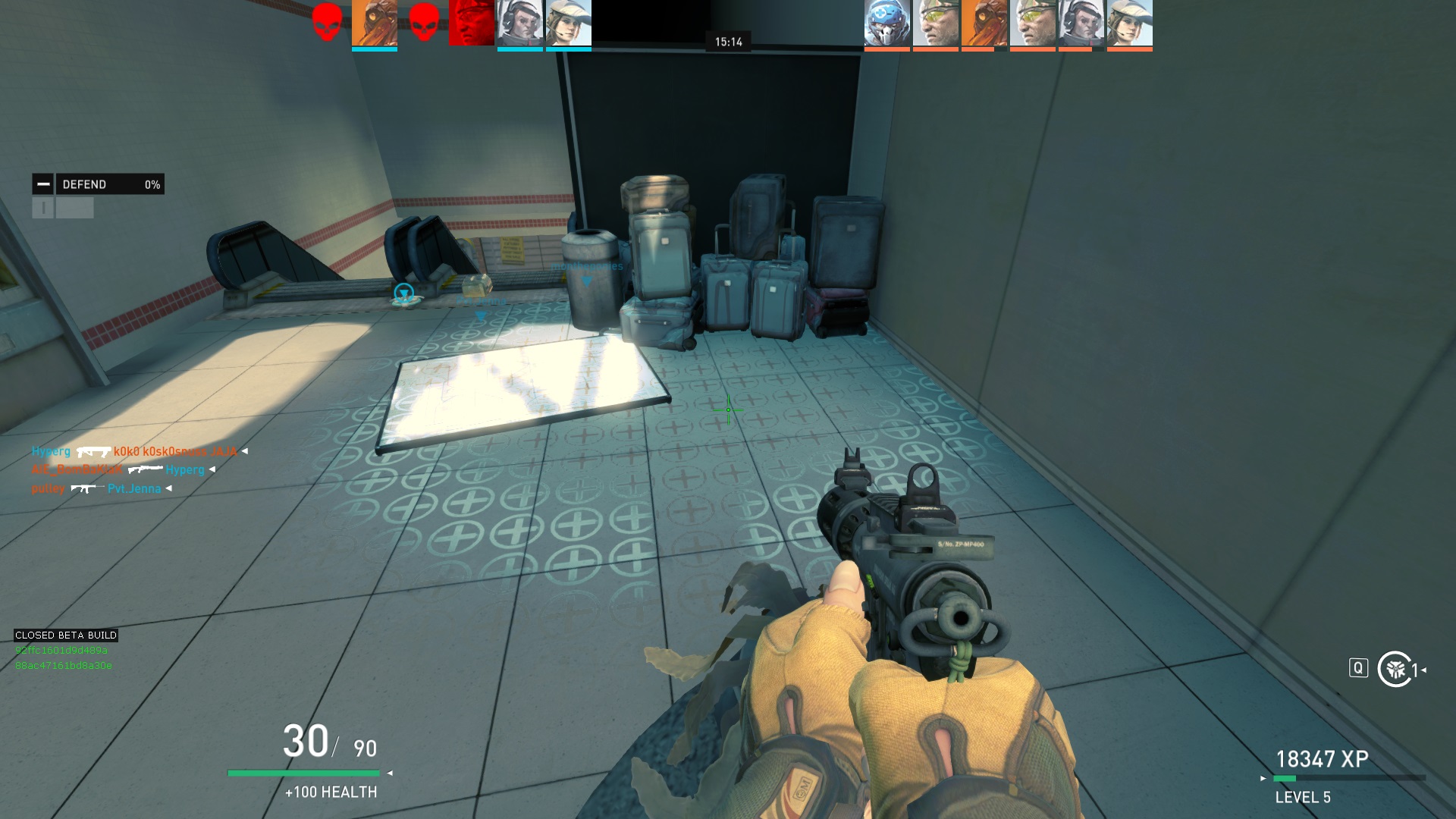Activate the ability icon with one charge
The height and width of the screenshot is (819, 1456).
click(x=1395, y=669)
